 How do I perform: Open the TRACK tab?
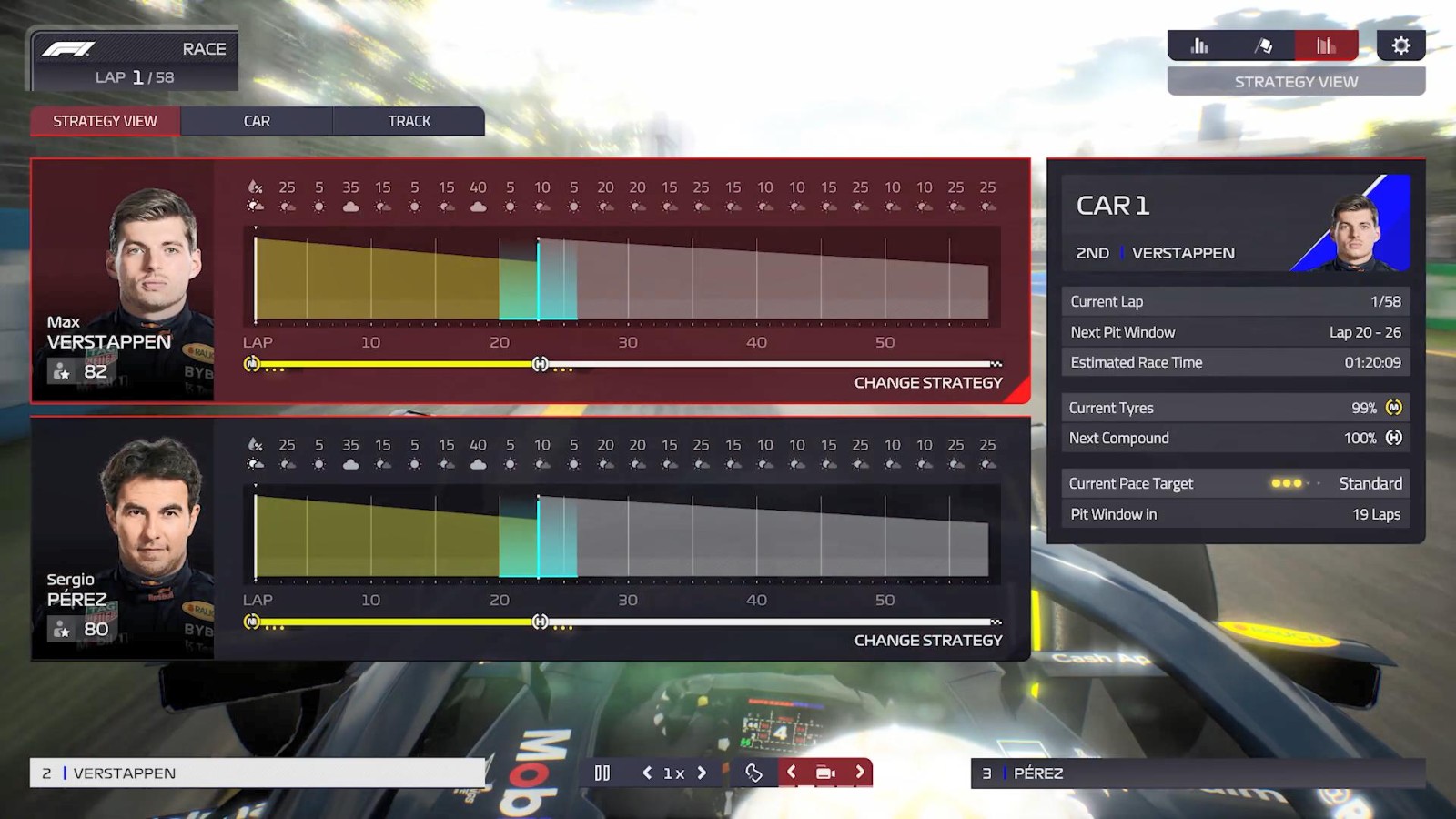pos(409,120)
